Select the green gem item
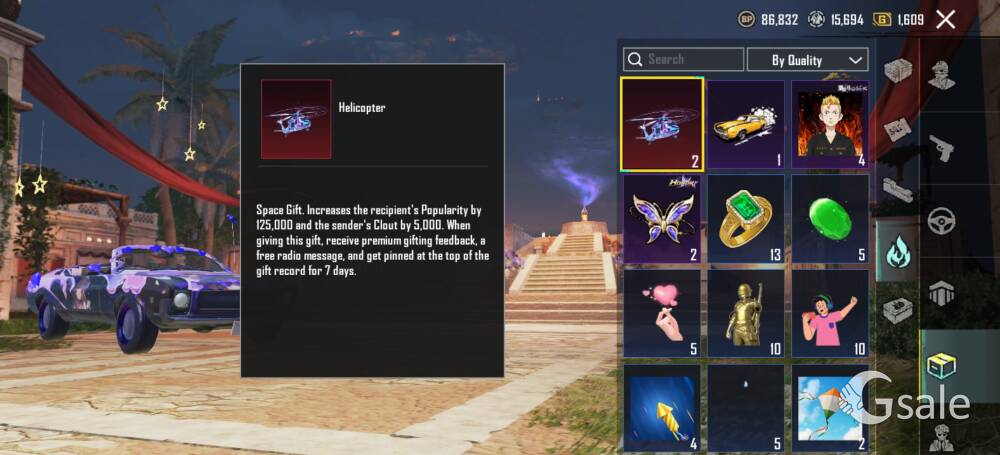Image resolution: width=1000 pixels, height=455 pixels. (x=830, y=218)
